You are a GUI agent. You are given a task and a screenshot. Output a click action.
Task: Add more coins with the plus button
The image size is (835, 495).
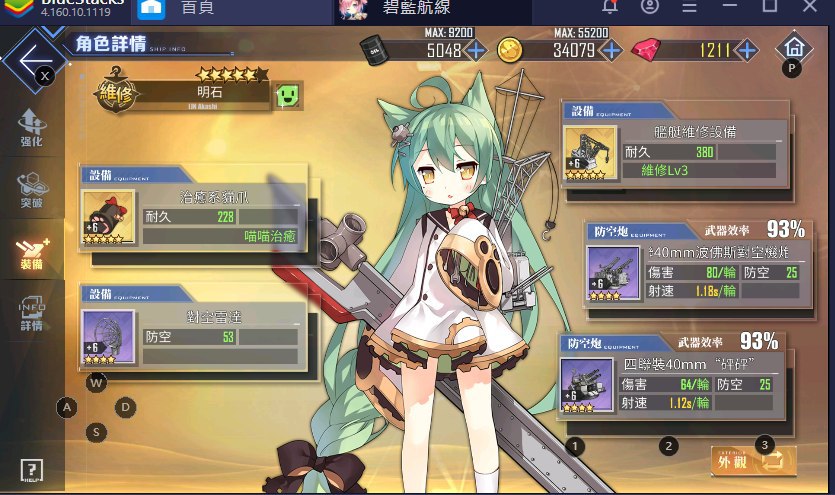[610, 49]
